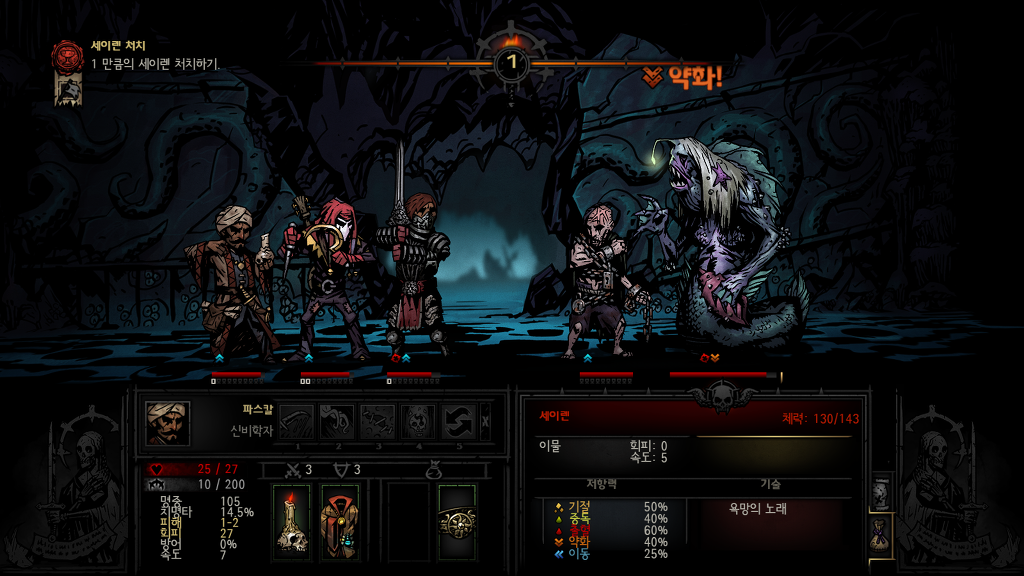
Task: Cast the skull curse skill in slot 4
Action: [x=417, y=422]
